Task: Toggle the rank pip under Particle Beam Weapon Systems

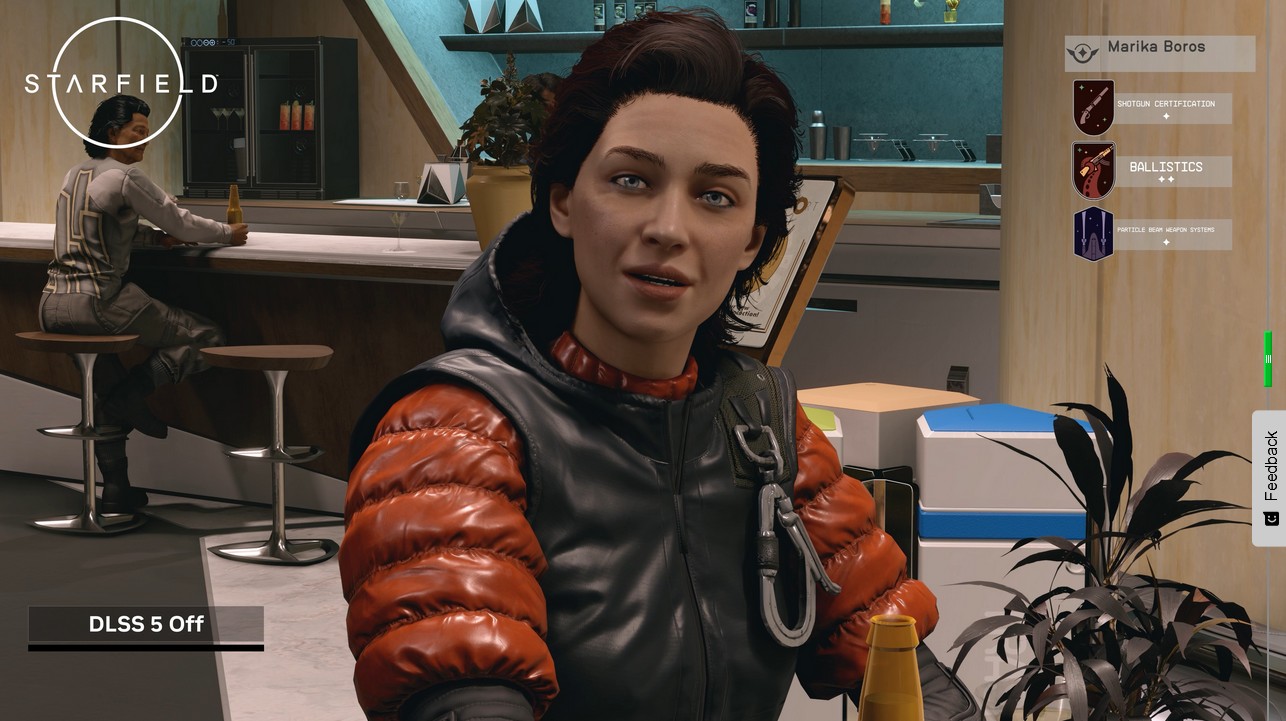Action: (1166, 242)
